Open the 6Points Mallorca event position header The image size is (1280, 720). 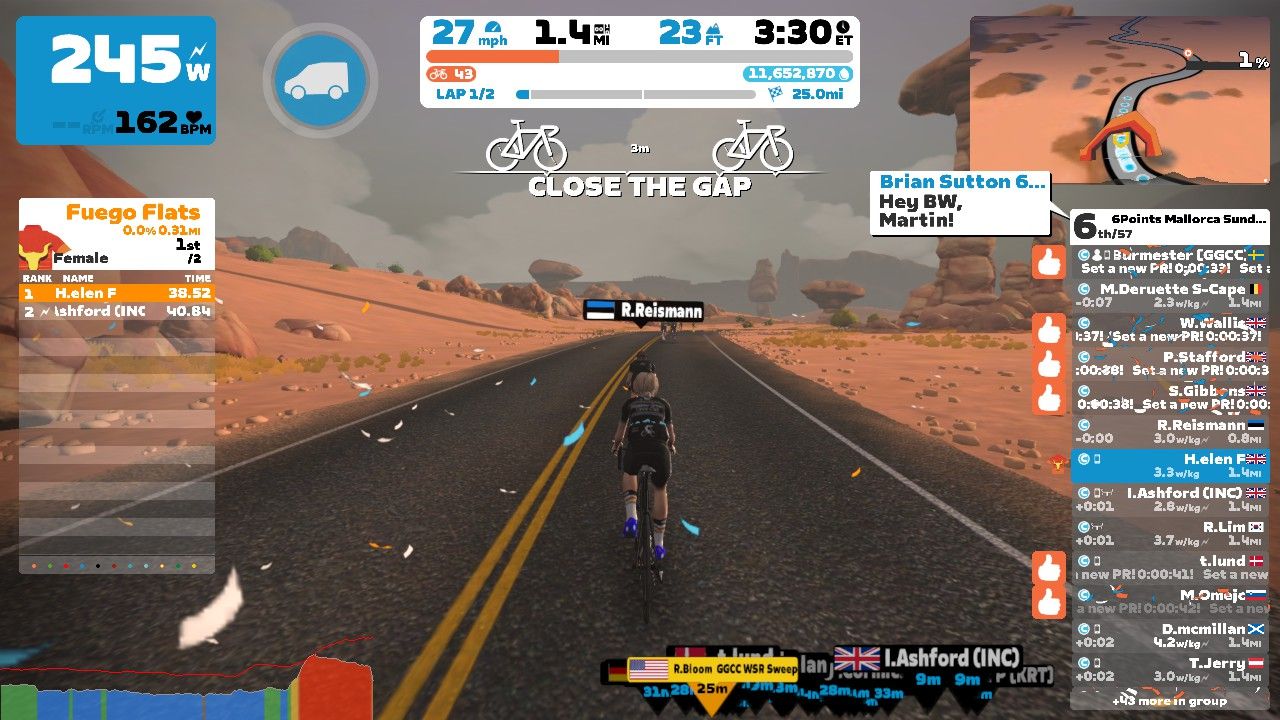[x=1170, y=225]
